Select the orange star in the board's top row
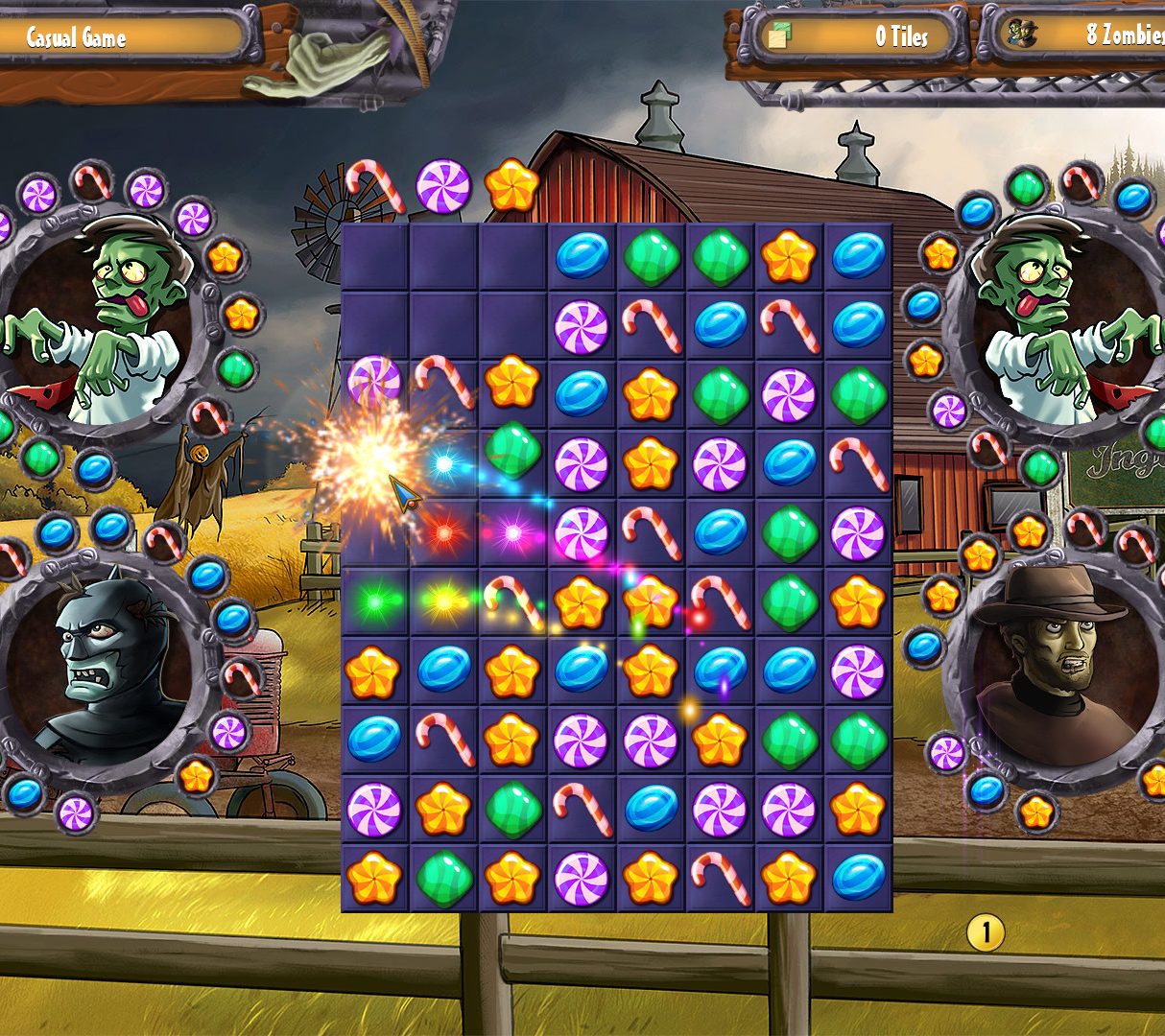Viewport: 1165px width, 1036px height. pos(789,257)
